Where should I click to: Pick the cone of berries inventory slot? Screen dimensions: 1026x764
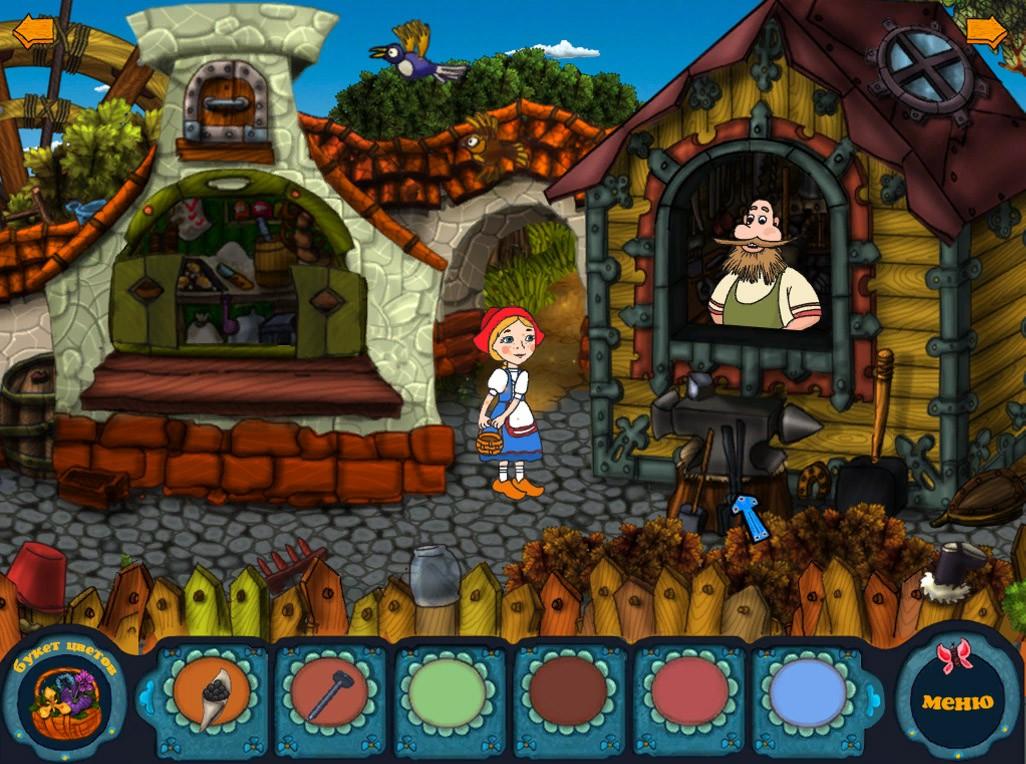tap(211, 692)
